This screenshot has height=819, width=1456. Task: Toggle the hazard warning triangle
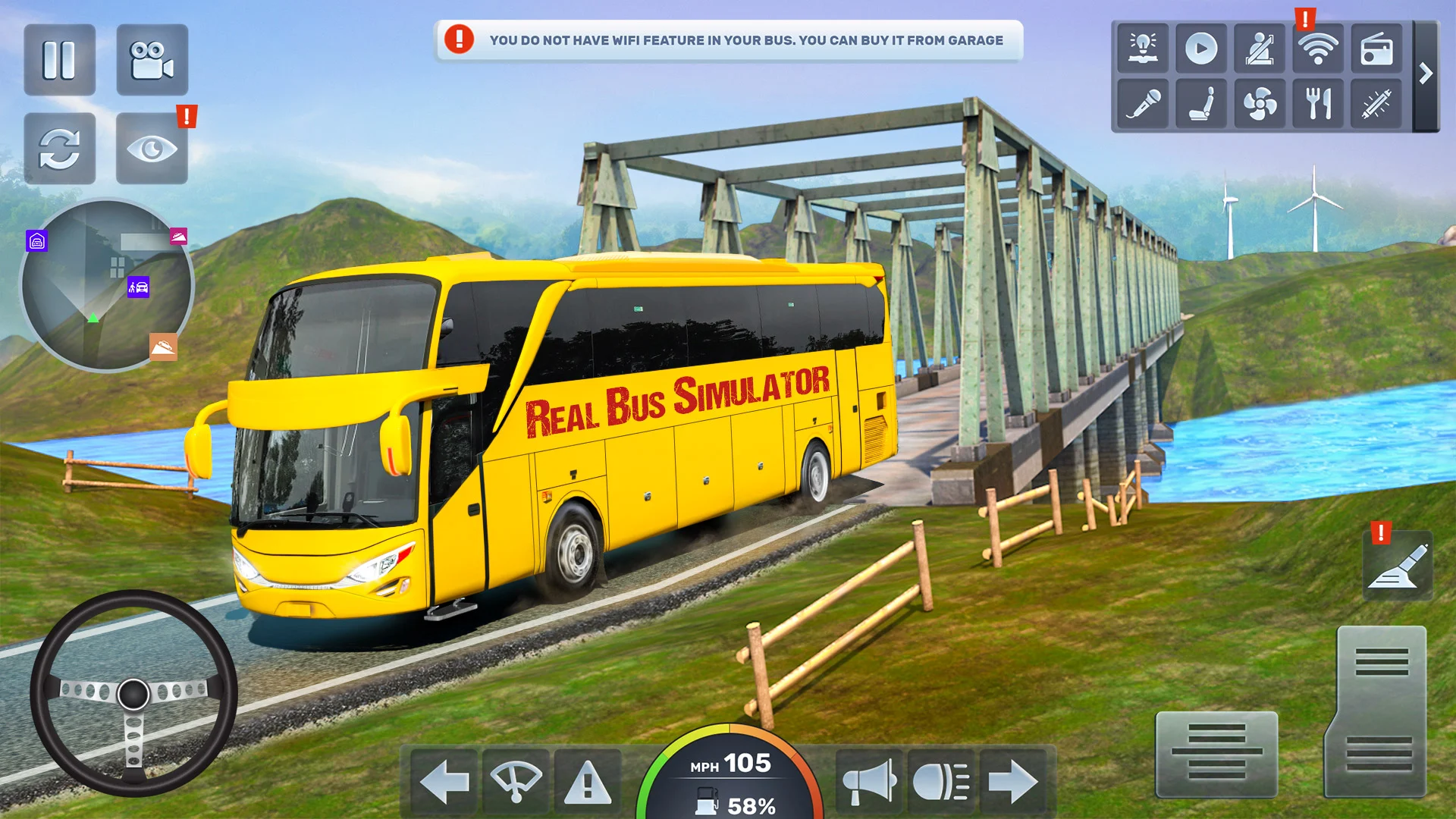click(588, 782)
